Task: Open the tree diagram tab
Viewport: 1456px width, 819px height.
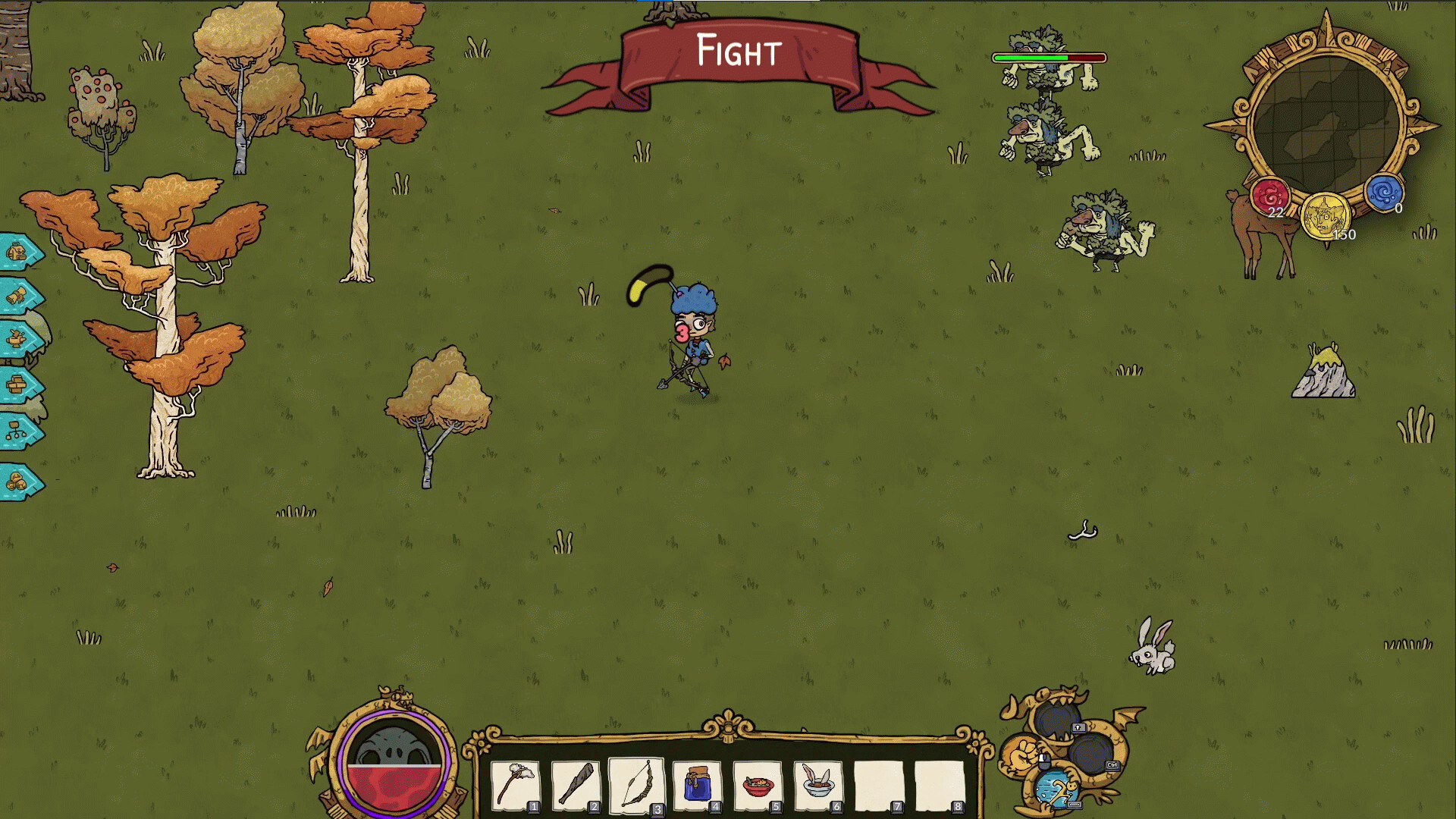Action: point(18,432)
